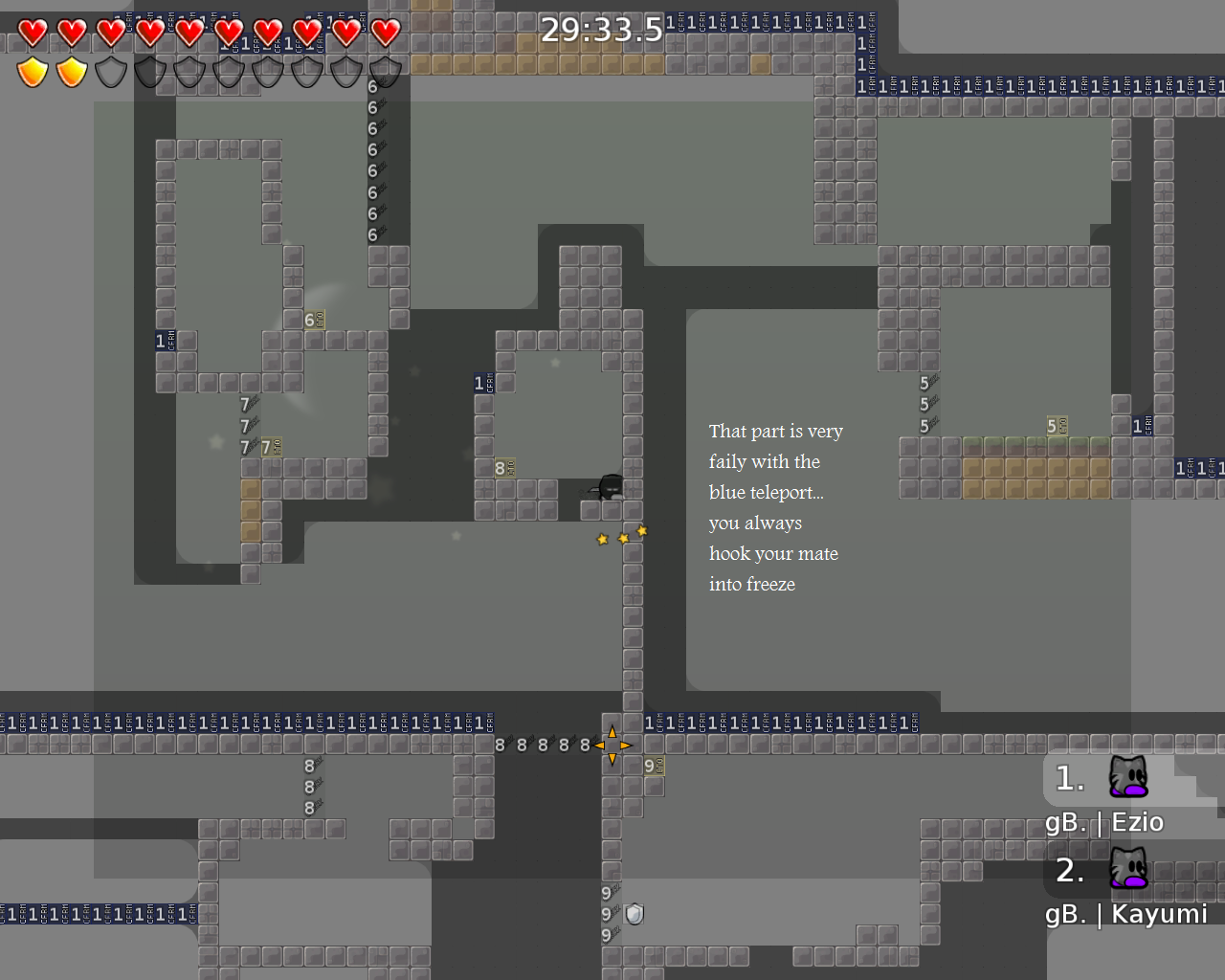Viewport: 1225px width, 980px height.
Task: Click the first red heart in health bar
Action: pyautogui.click(x=32, y=32)
